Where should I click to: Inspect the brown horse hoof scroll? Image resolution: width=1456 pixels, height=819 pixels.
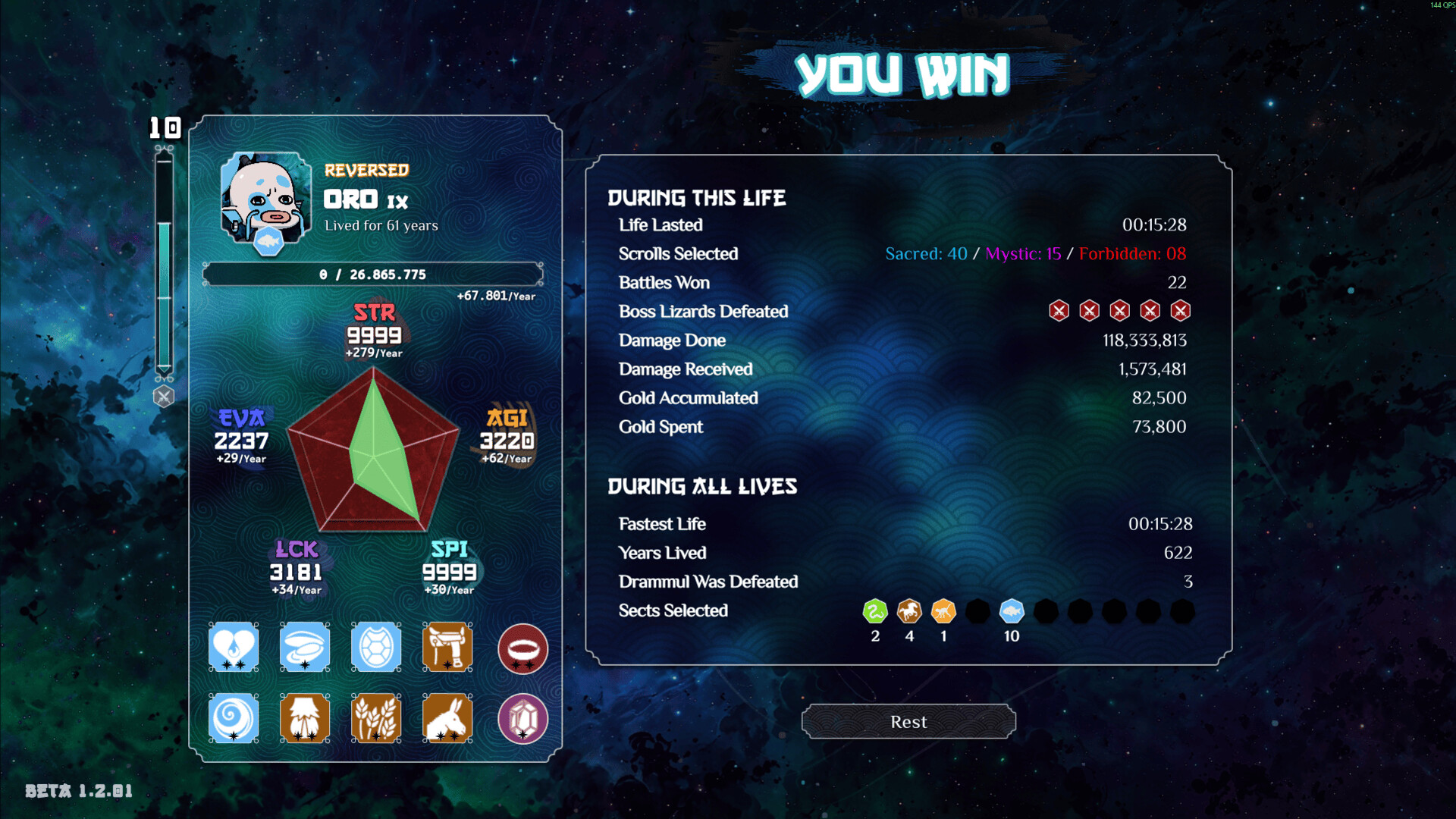[305, 717]
